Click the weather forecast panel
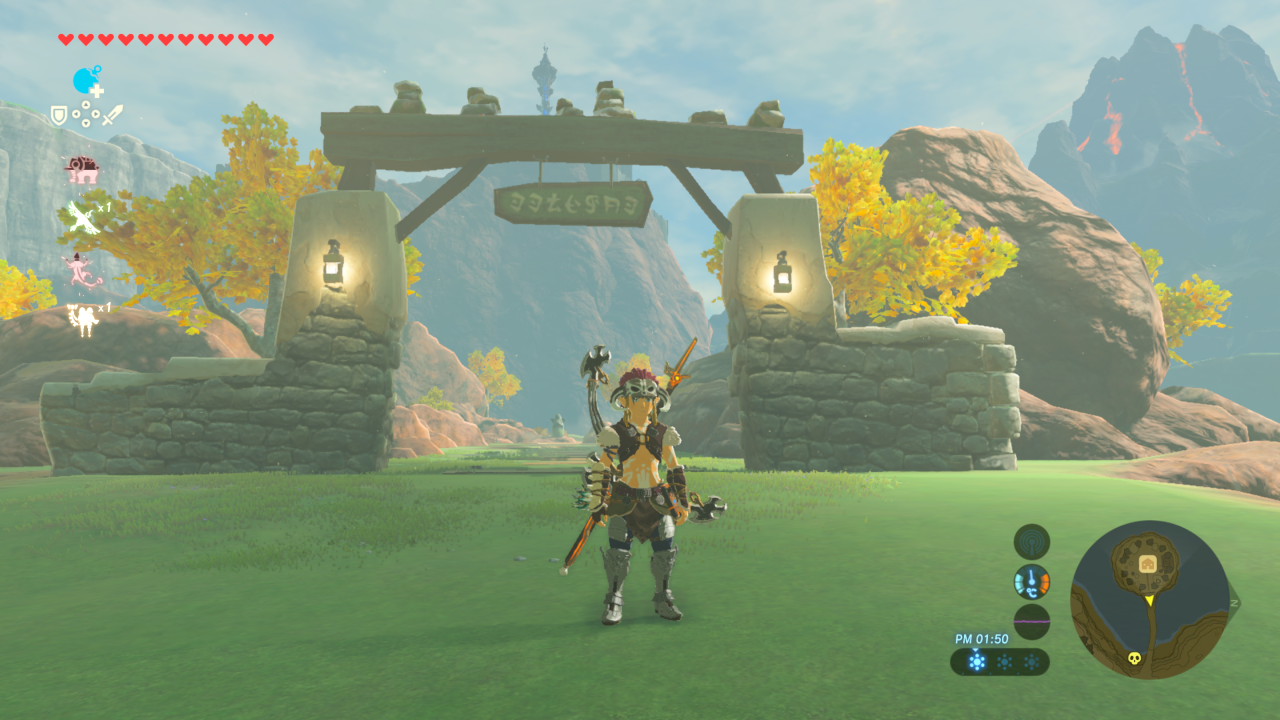Image resolution: width=1280 pixels, height=720 pixels. [x=999, y=661]
